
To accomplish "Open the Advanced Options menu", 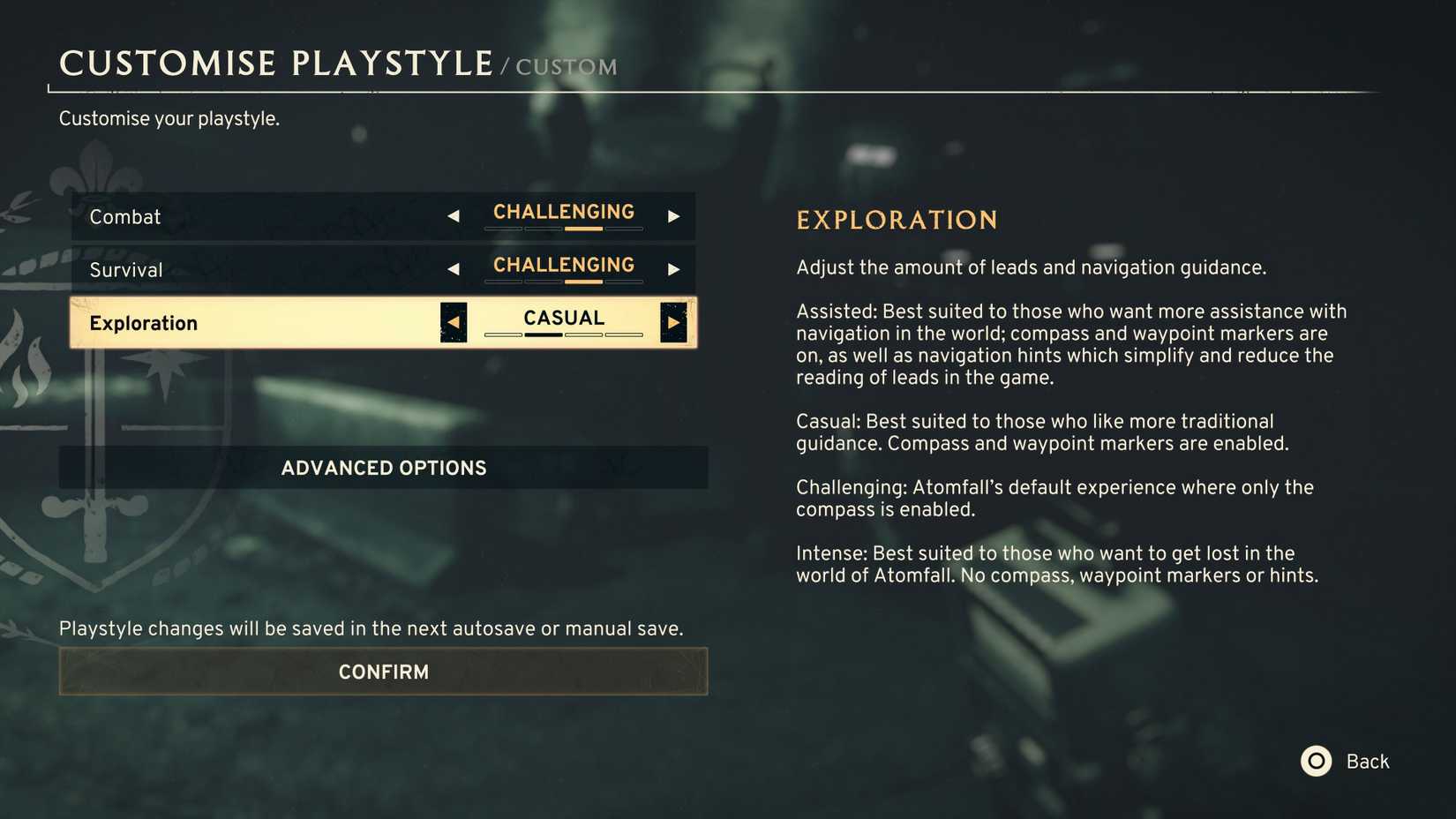I will pos(382,468).
